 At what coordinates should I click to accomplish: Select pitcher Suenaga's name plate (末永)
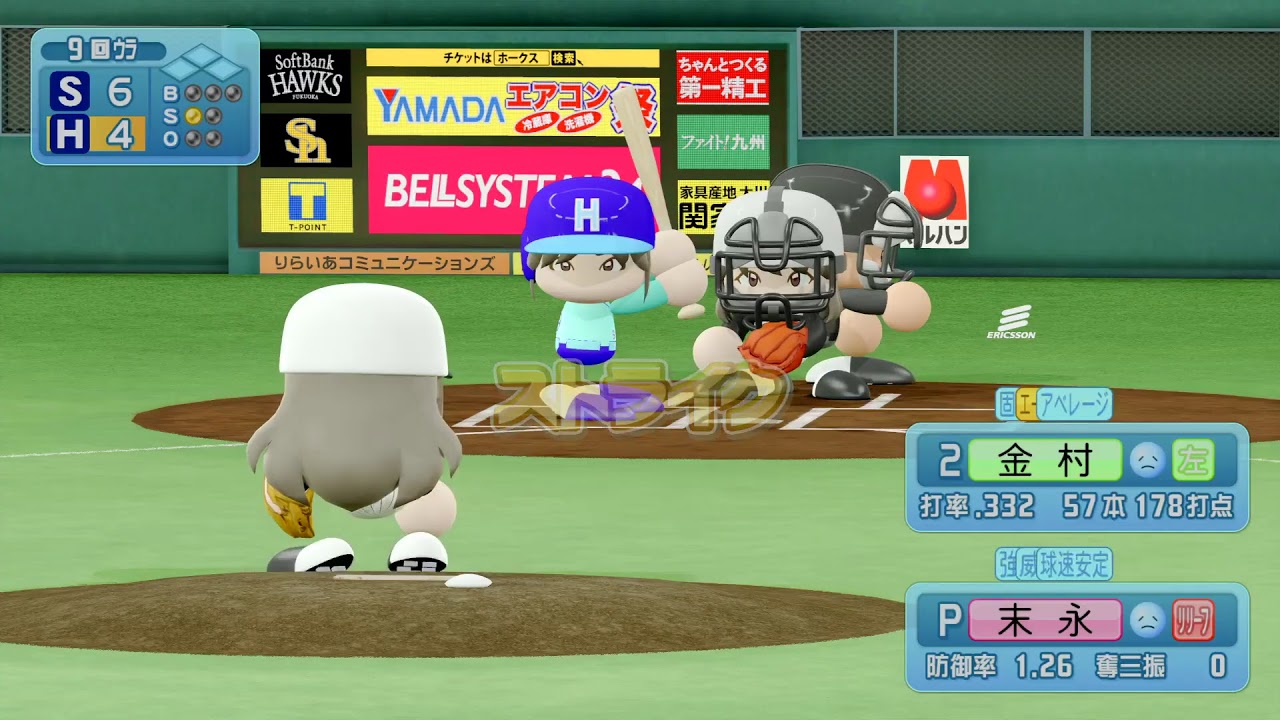coord(1045,620)
